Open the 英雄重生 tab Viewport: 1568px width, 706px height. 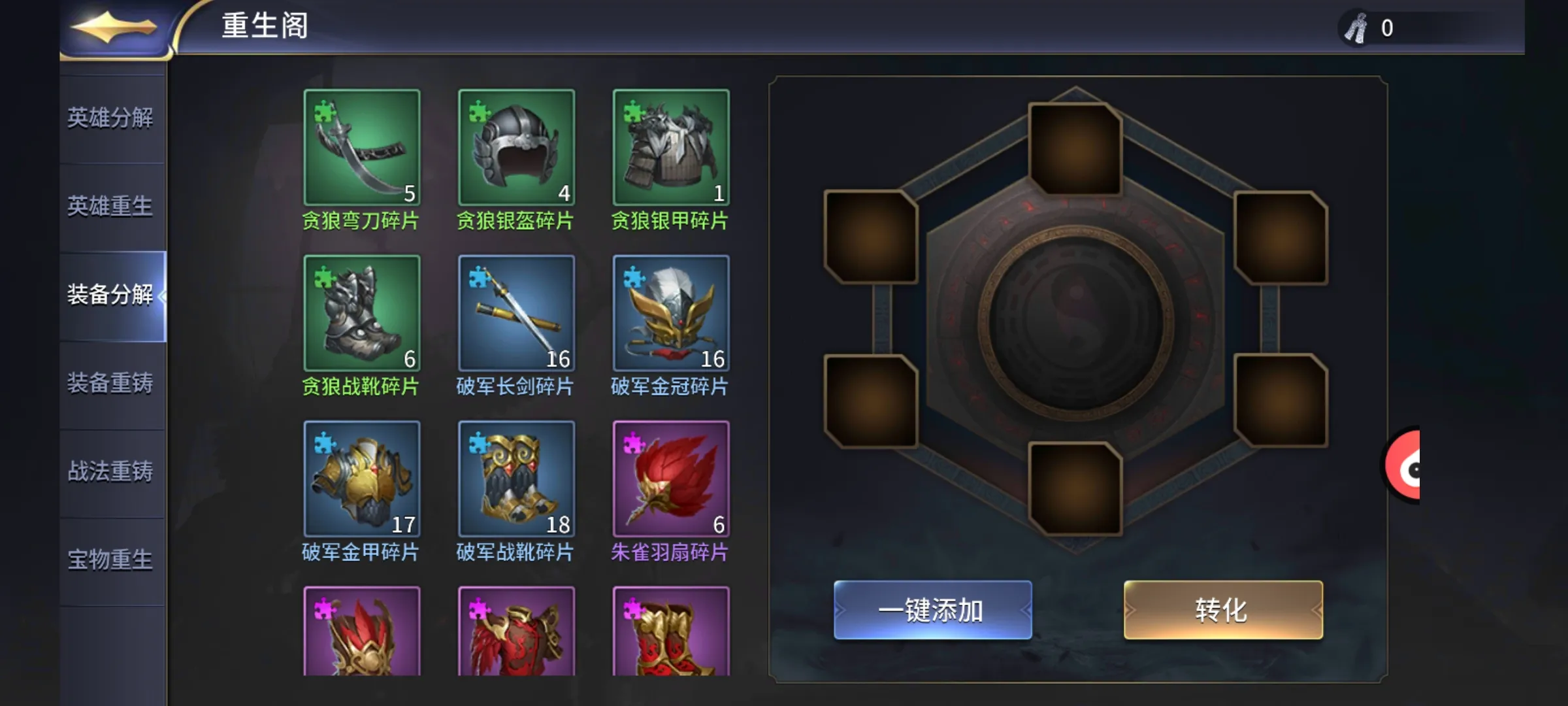pos(111,208)
